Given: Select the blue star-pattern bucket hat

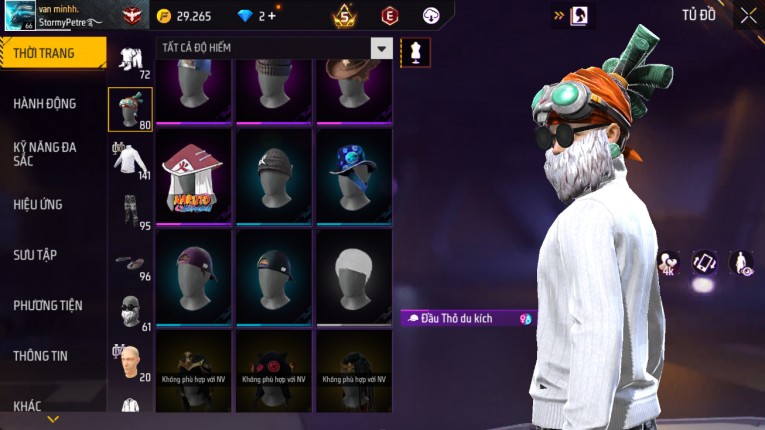Looking at the screenshot, I should (354, 175).
